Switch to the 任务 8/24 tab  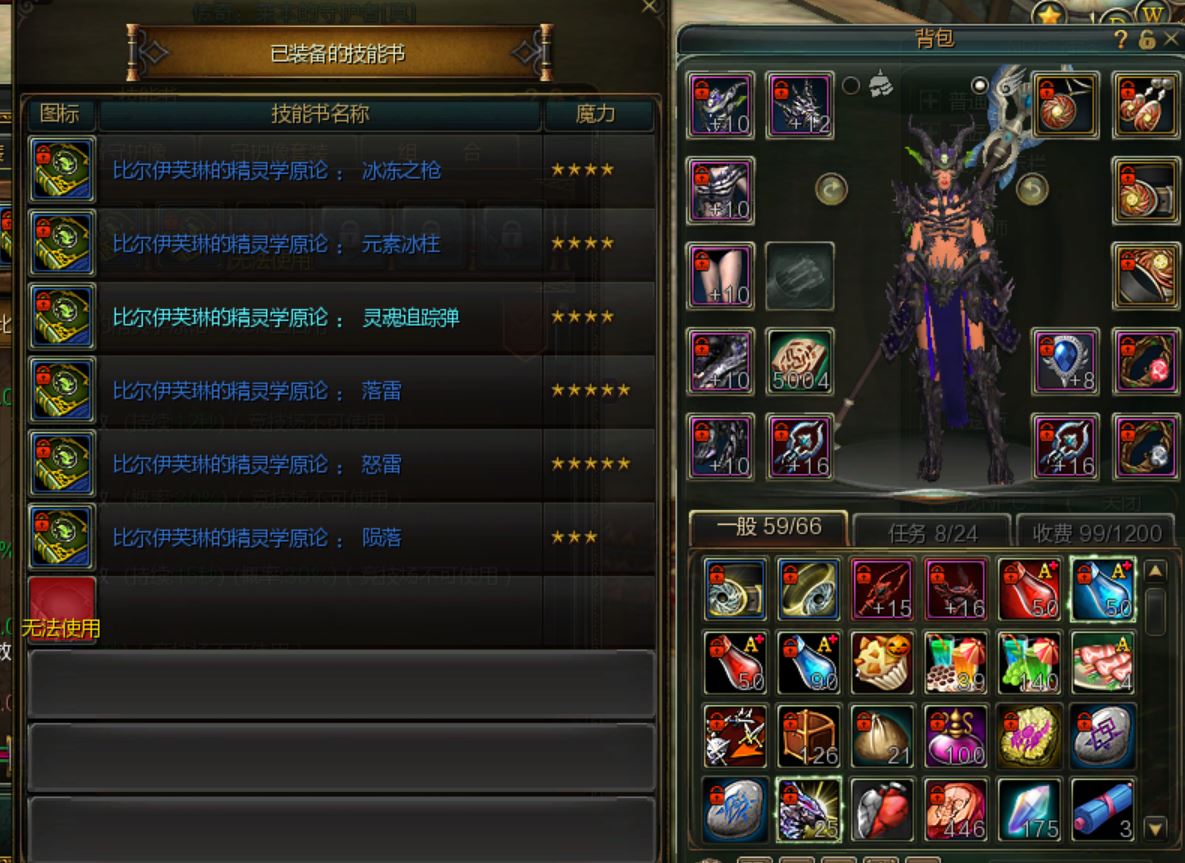932,533
